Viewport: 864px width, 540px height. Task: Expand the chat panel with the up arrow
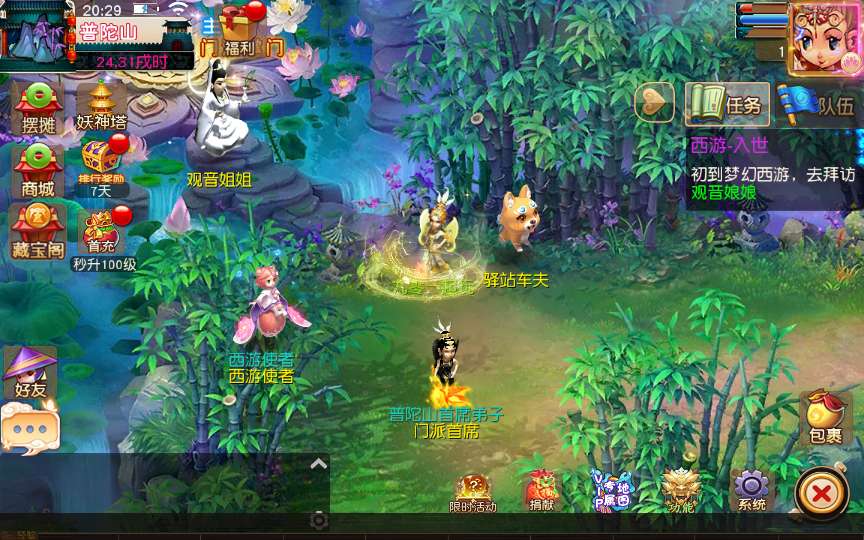(318, 463)
